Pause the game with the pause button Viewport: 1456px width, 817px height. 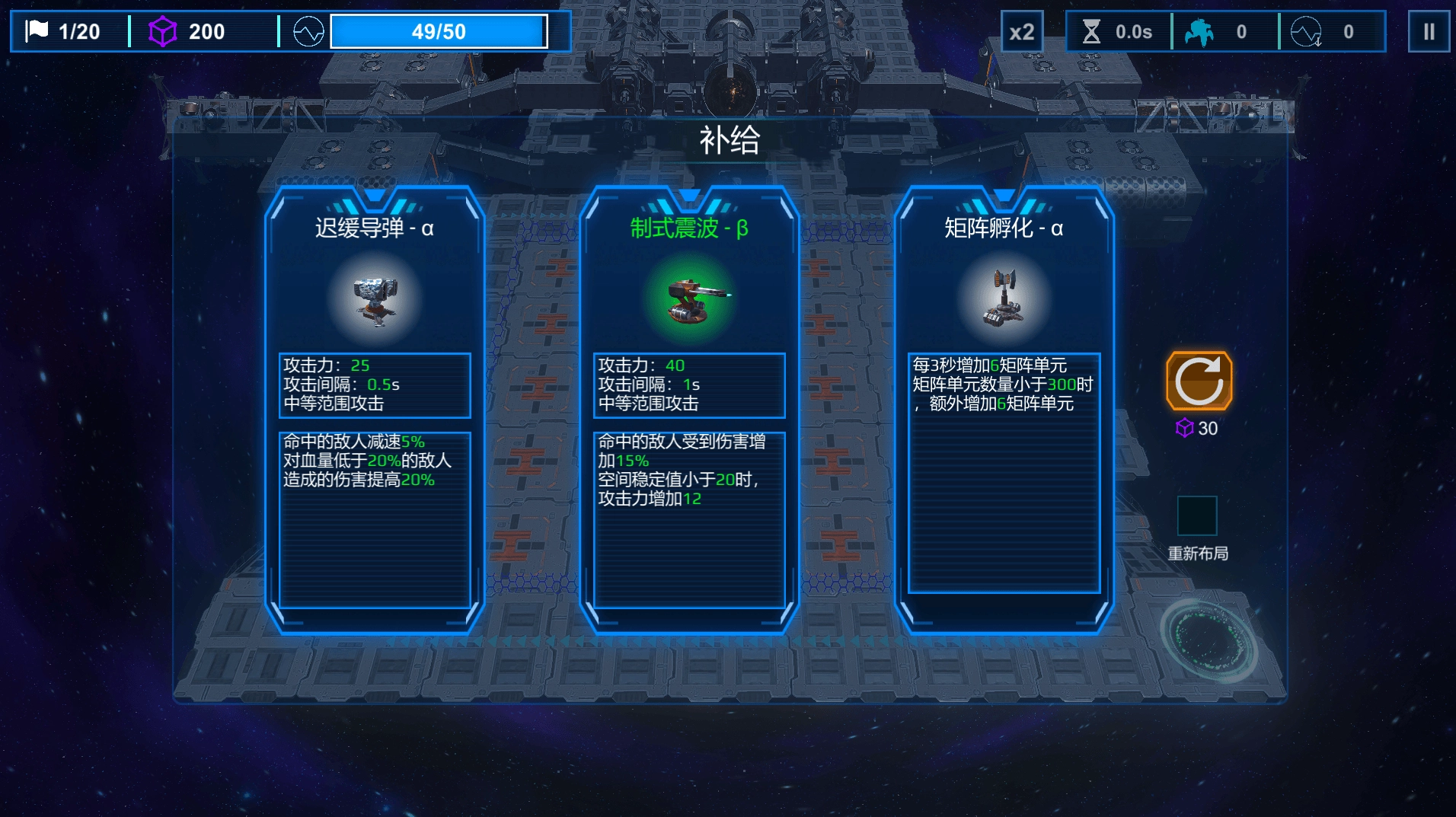point(1430,31)
